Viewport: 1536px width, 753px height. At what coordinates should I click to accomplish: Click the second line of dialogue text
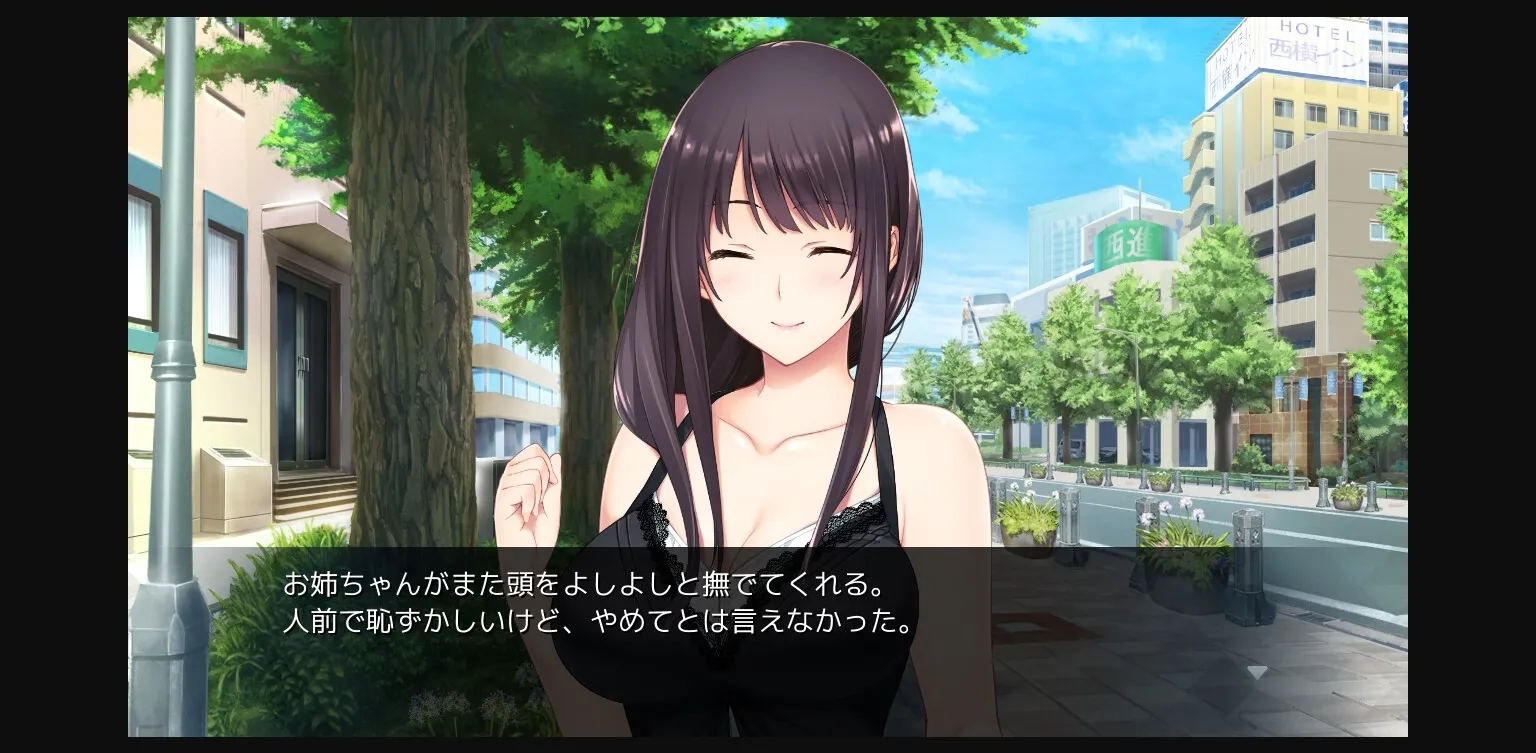(x=596, y=622)
